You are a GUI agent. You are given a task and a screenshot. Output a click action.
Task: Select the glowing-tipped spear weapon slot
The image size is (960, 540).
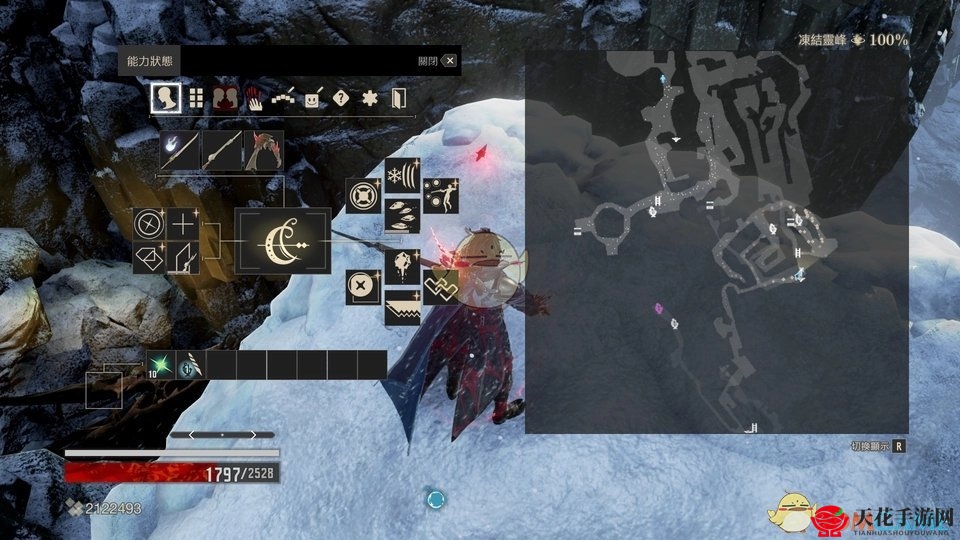180,151
